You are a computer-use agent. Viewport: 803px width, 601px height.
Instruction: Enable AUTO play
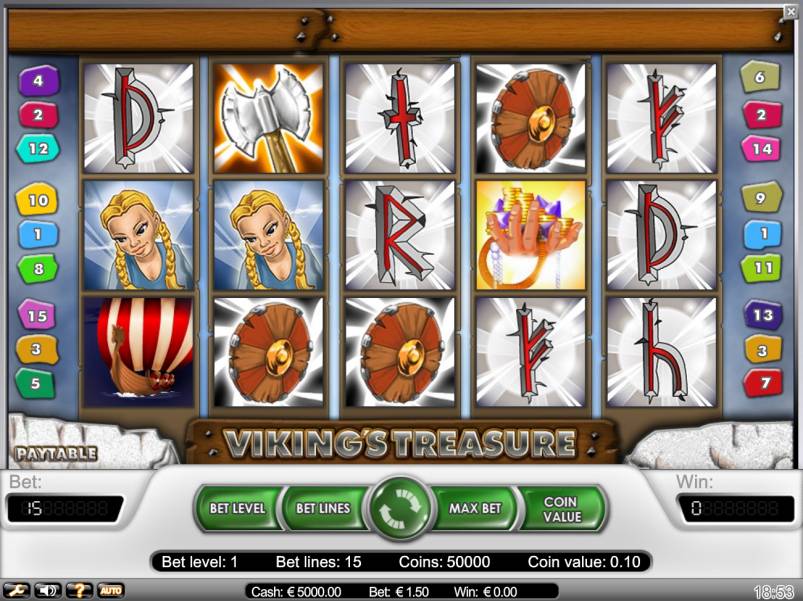(111, 591)
